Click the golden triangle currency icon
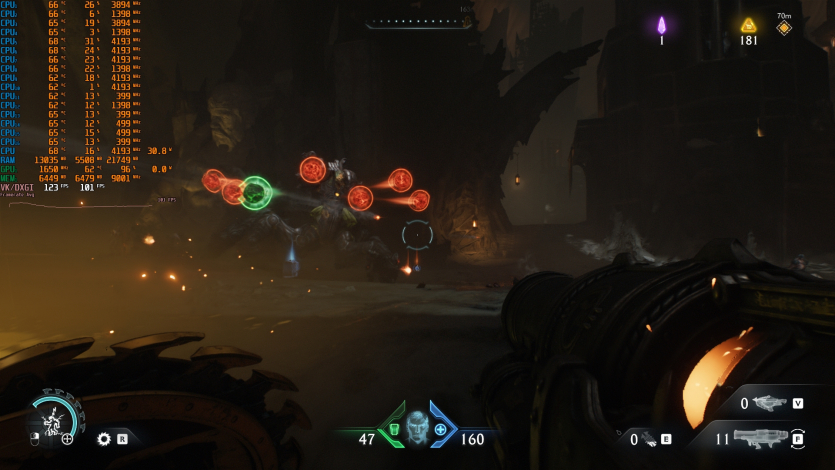Viewport: 835px width, 470px height. pos(748,25)
